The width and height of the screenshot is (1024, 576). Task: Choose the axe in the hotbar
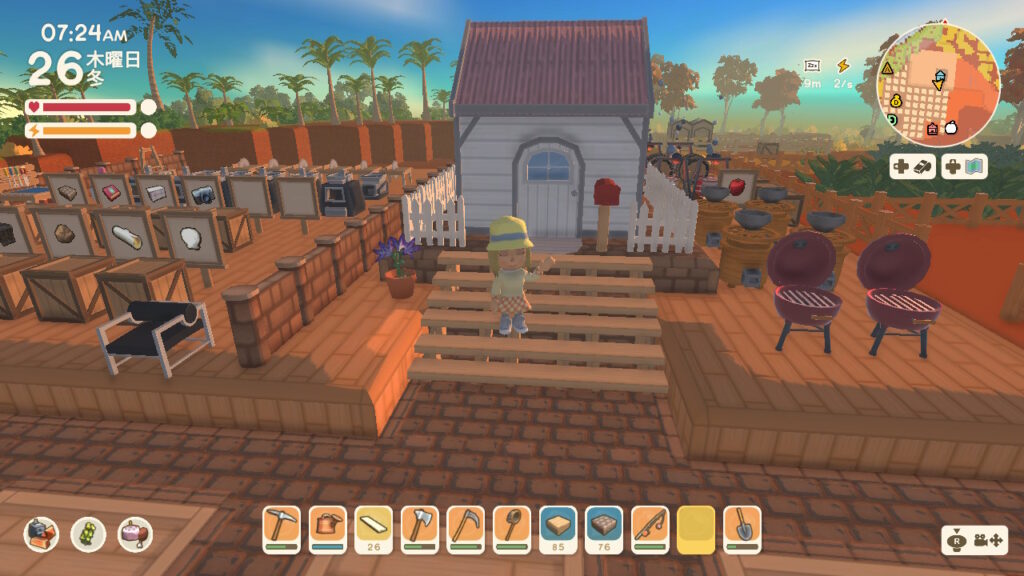click(x=419, y=526)
